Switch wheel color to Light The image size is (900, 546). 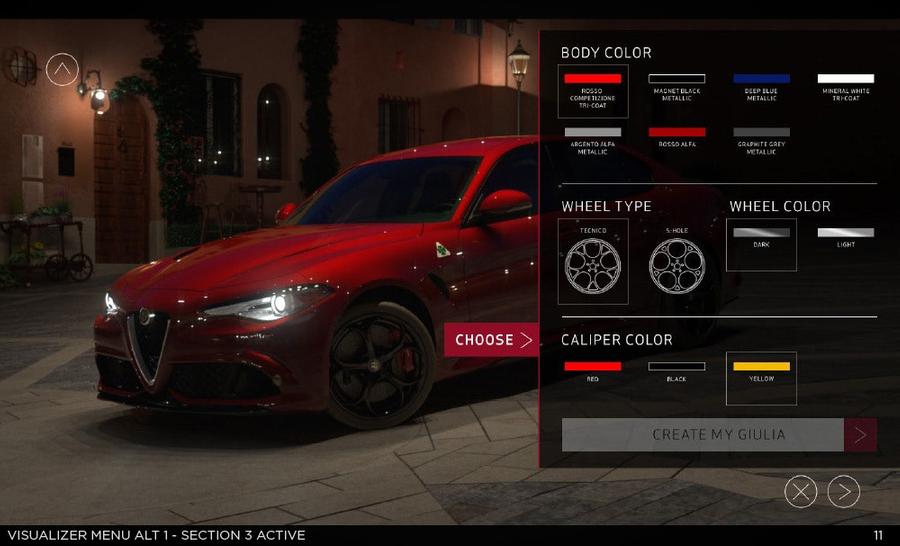(845, 238)
